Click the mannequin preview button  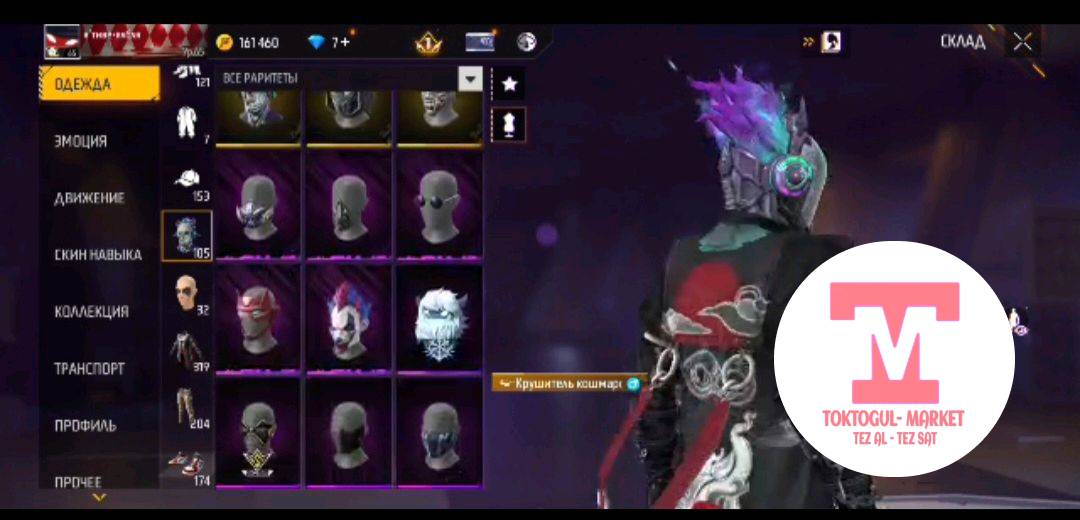(x=509, y=124)
